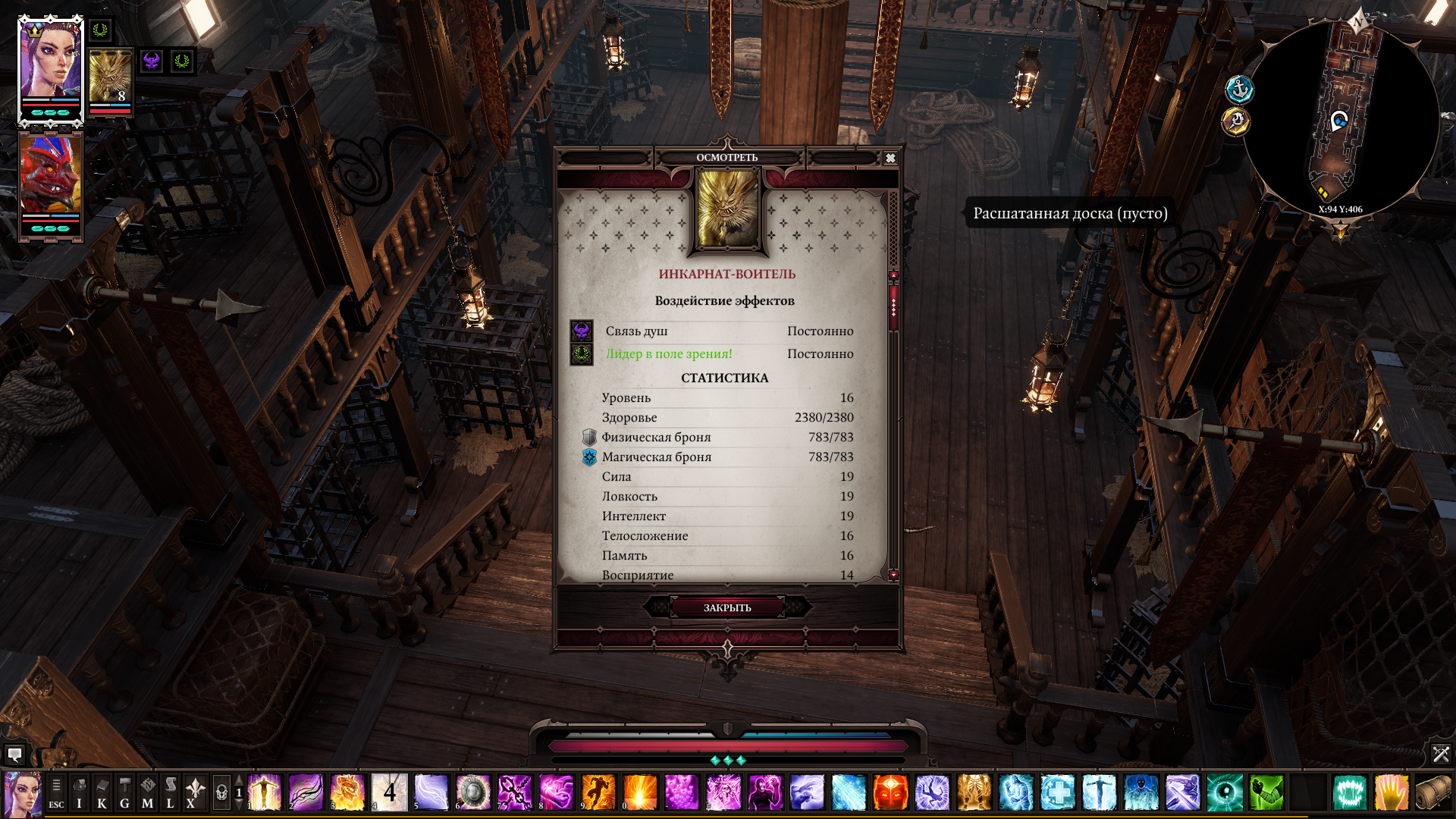Open the inventory bag button (I)

79,793
